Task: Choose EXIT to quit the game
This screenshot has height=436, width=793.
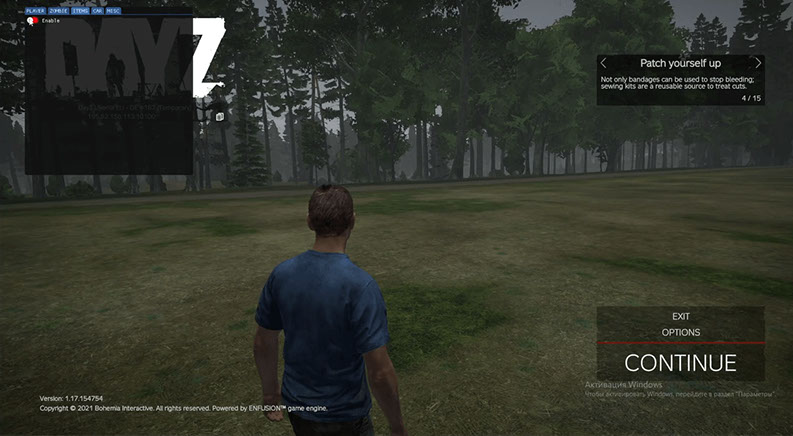Action: tap(680, 316)
